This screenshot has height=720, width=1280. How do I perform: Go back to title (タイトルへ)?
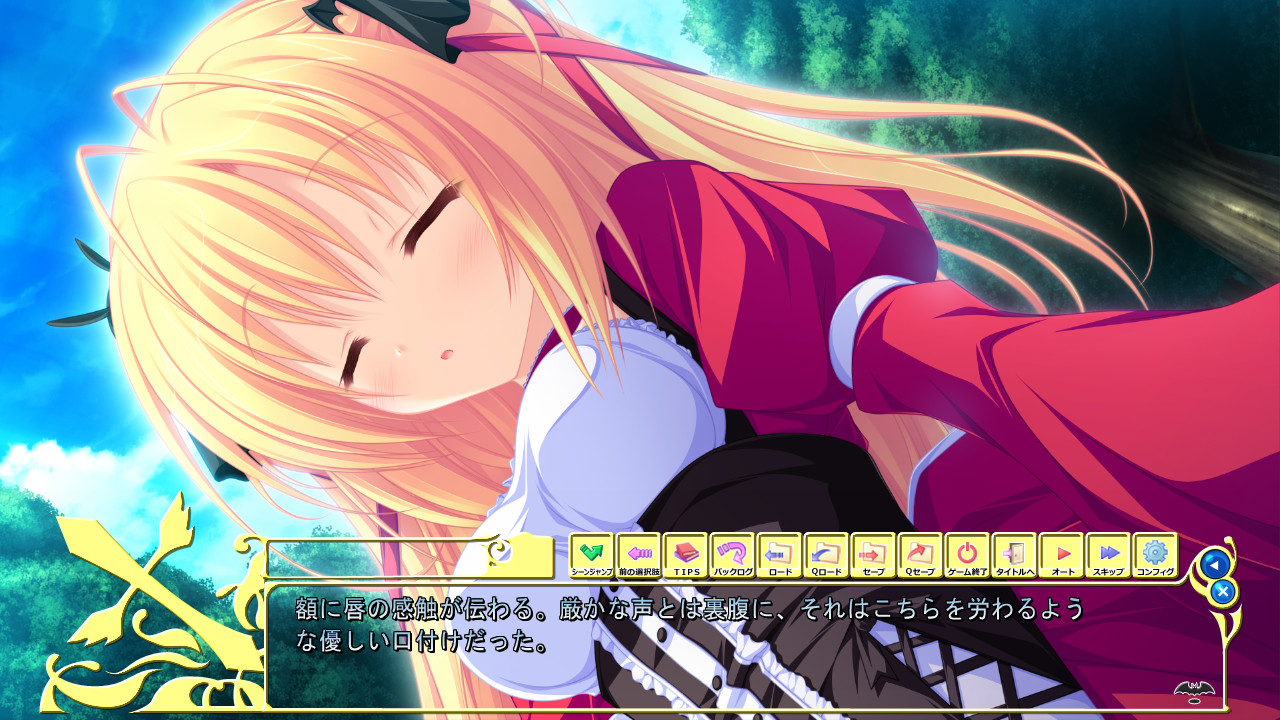tap(1014, 555)
